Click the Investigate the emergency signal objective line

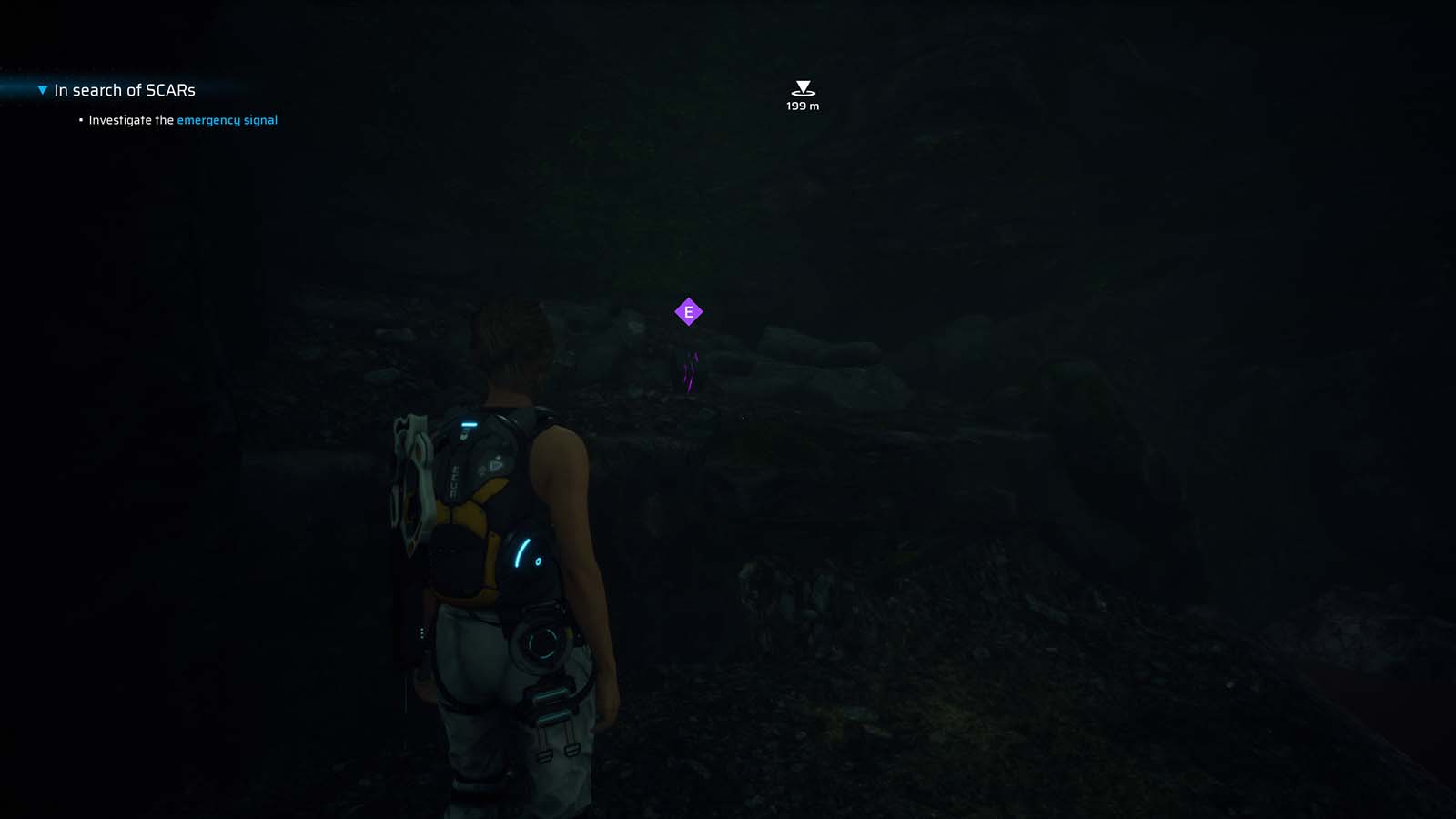[x=182, y=119]
